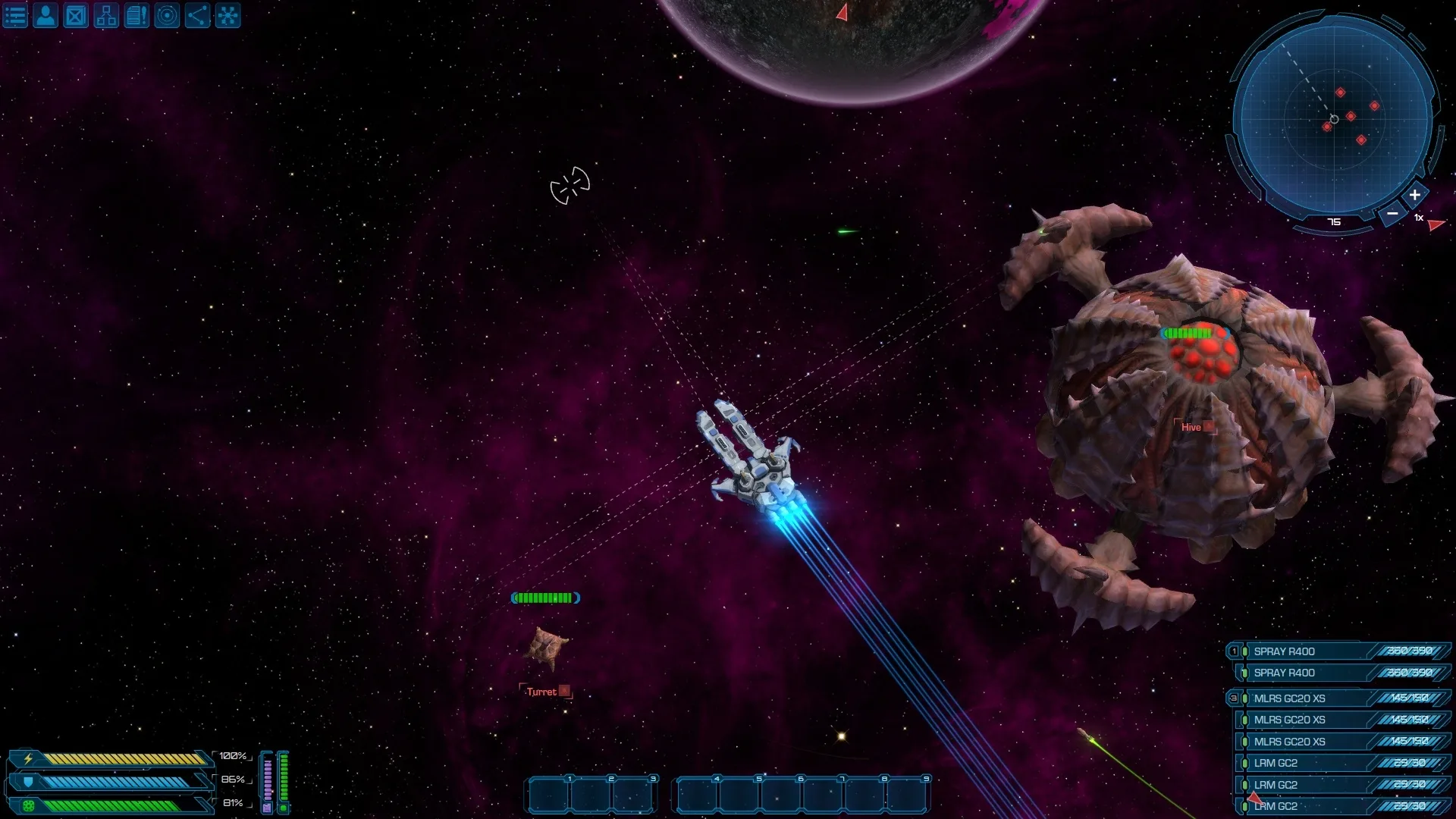Select weapon group 1 SPRAY R400 row
The height and width of the screenshot is (819, 1456).
tap(1338, 651)
